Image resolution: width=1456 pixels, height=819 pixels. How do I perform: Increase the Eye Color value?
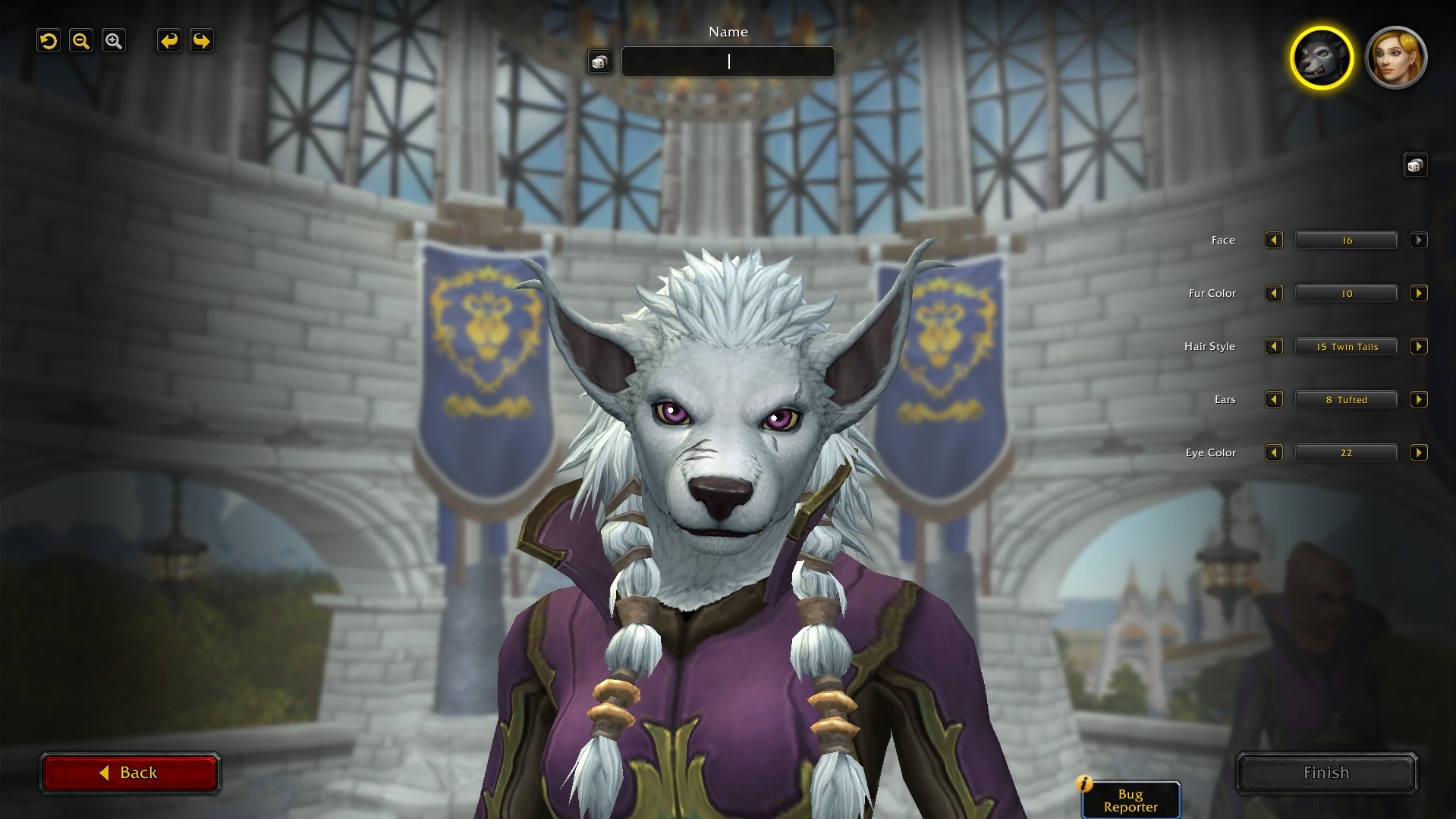(x=1420, y=452)
